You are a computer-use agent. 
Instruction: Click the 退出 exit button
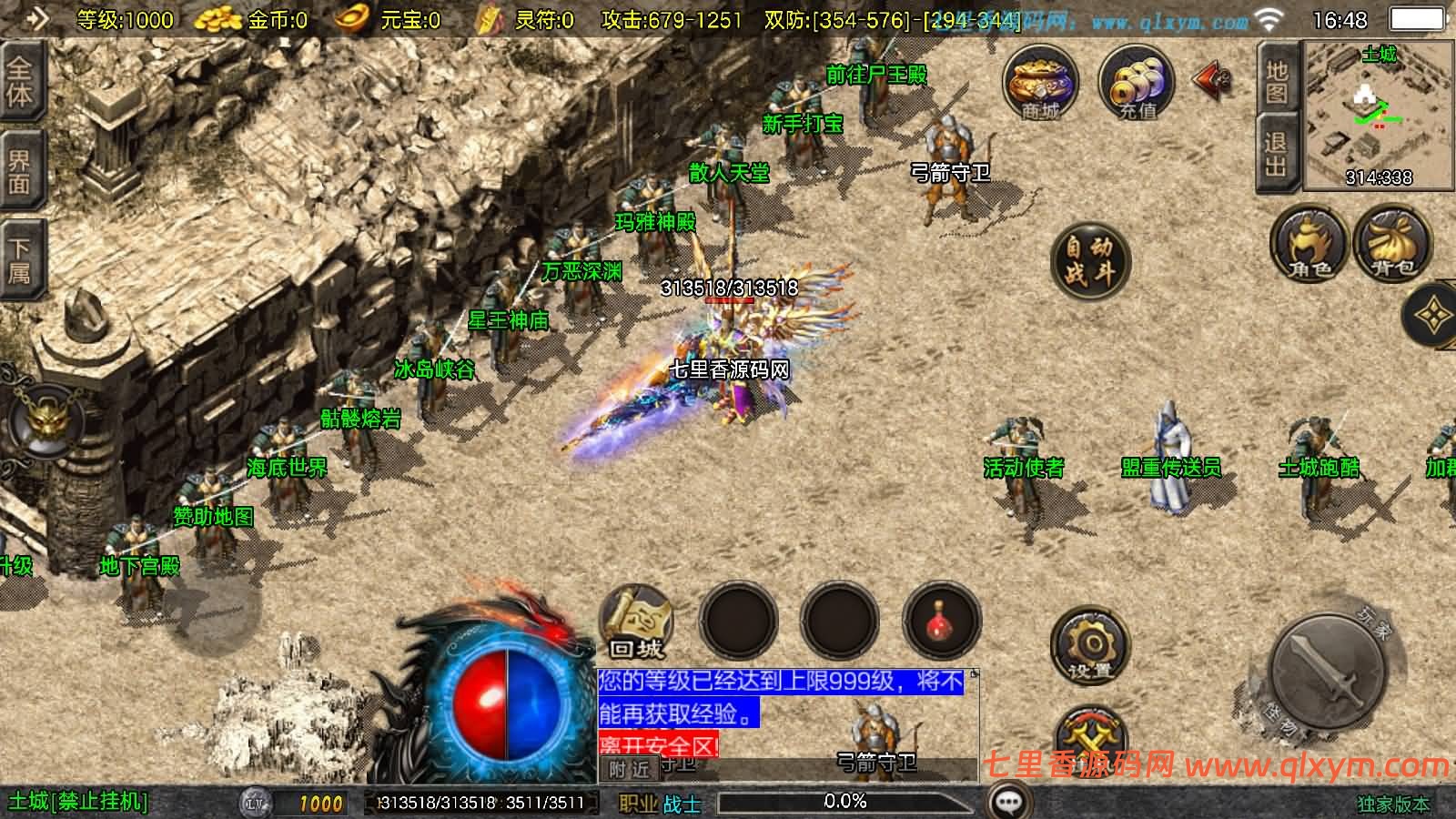click(x=1277, y=154)
